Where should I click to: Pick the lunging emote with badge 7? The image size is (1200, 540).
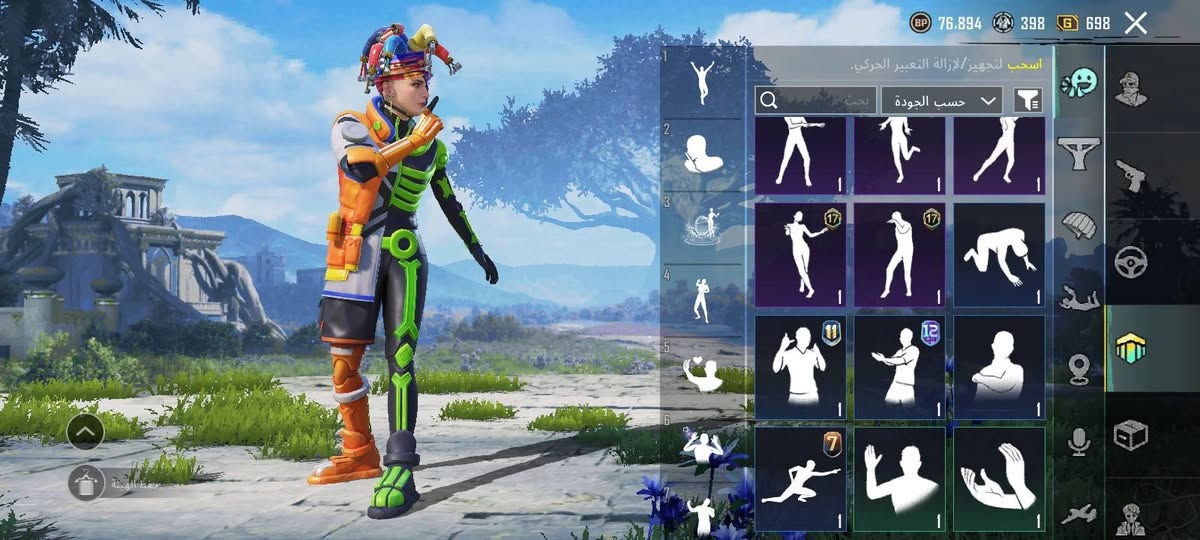800,479
